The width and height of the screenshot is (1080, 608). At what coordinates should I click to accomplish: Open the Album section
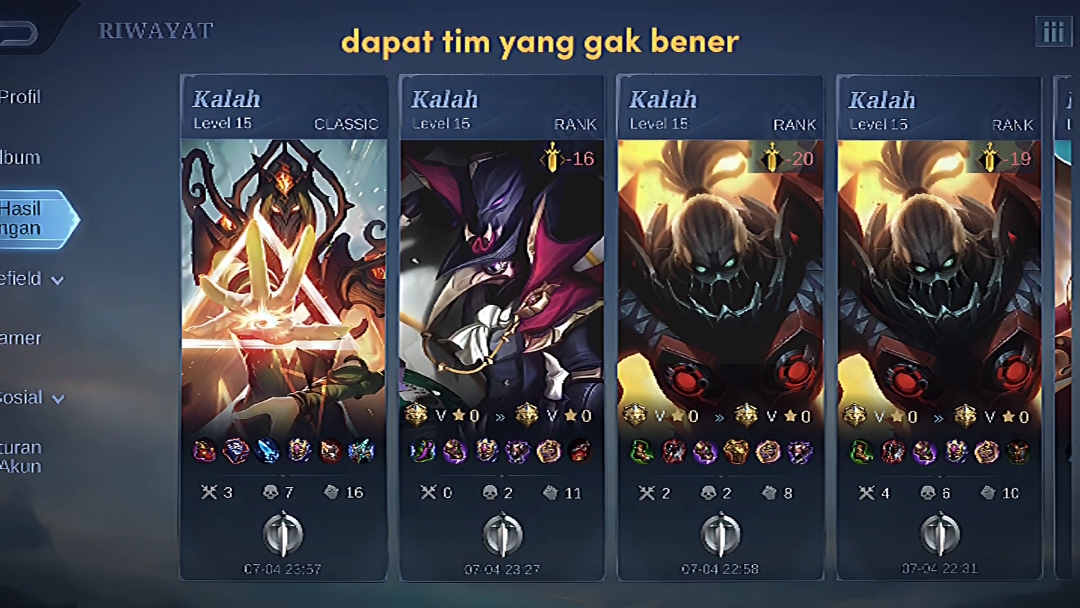coord(22,158)
